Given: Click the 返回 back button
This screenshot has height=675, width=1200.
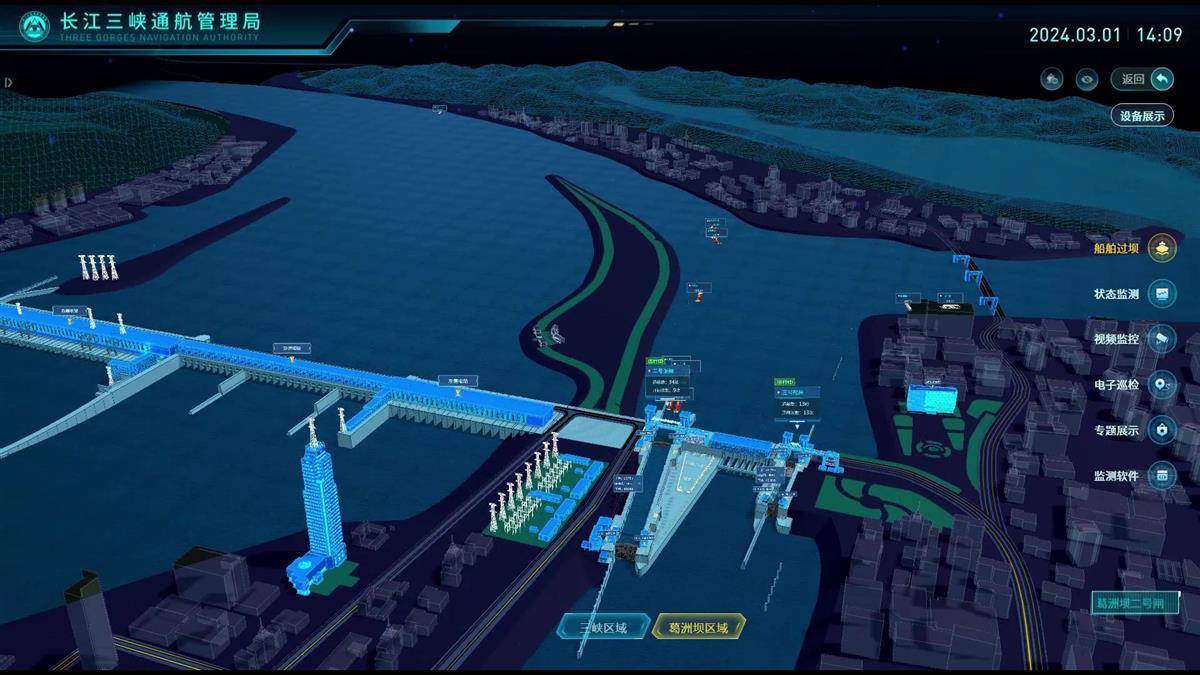Looking at the screenshot, I should pos(1142,79).
